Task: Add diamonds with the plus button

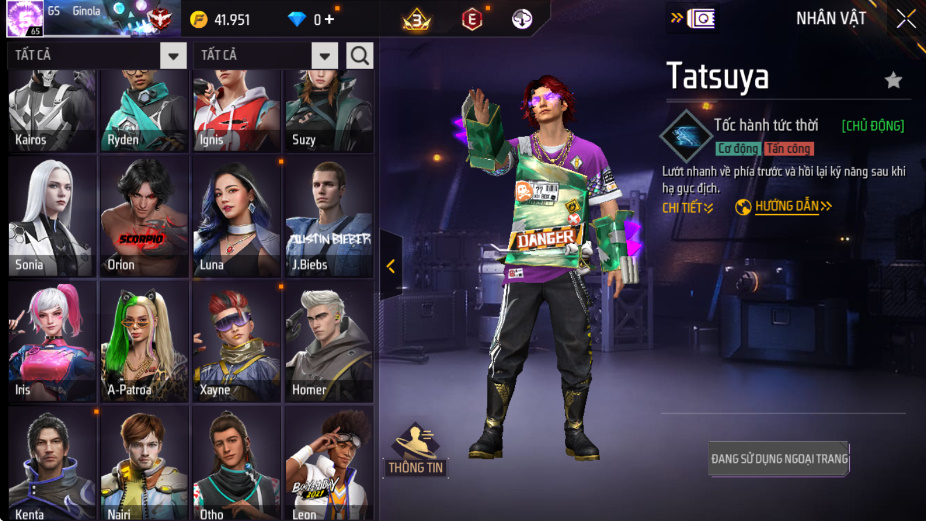Action: tap(329, 20)
